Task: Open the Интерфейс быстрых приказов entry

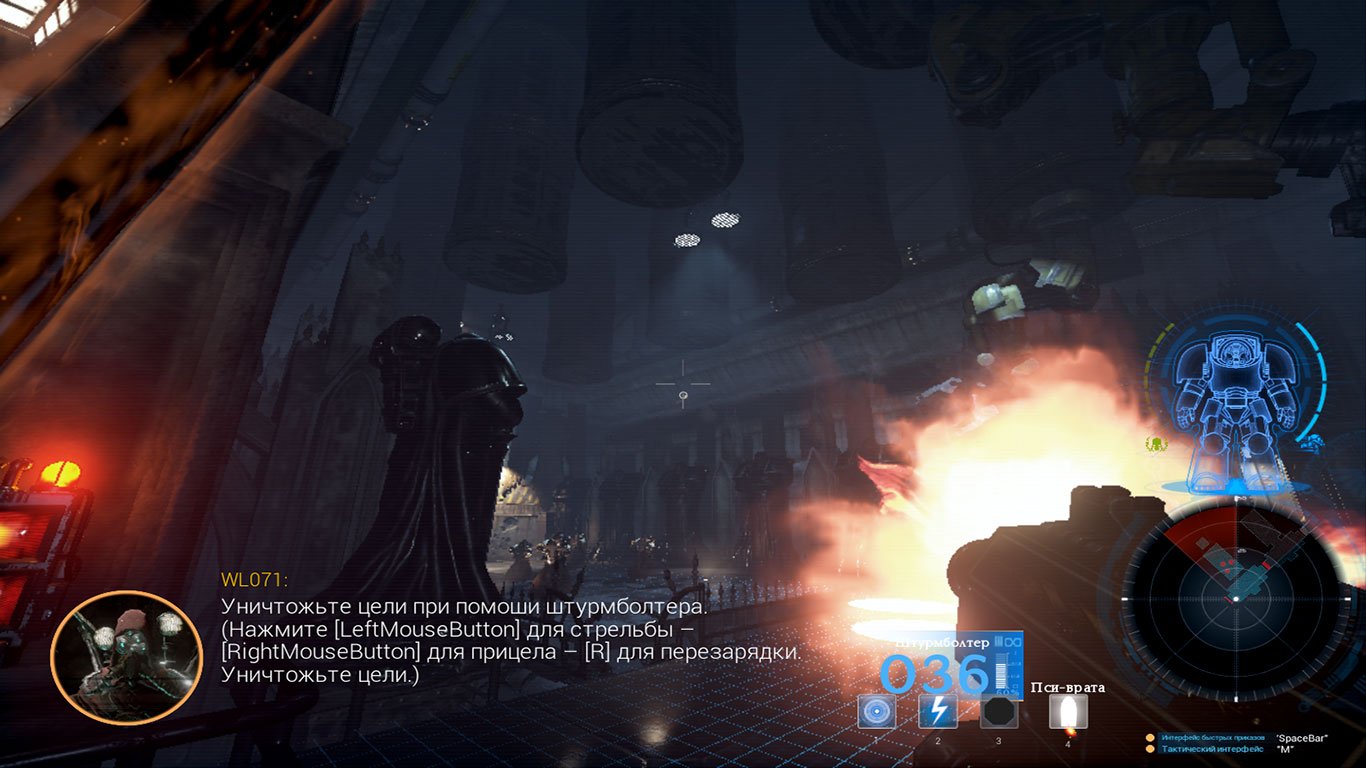Action: (x=1213, y=738)
